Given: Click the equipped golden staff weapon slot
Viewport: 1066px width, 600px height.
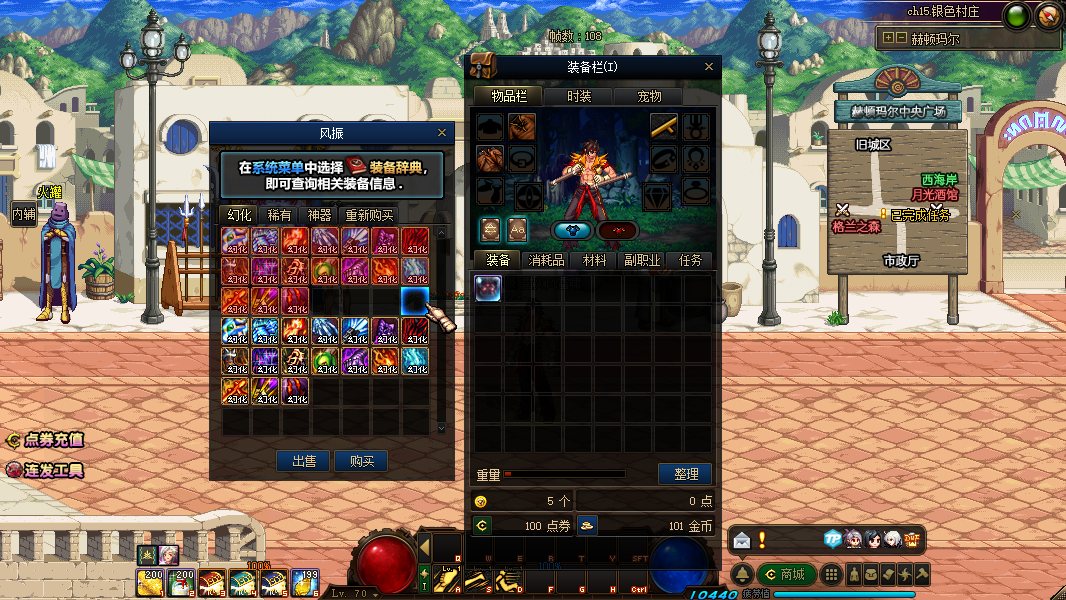Looking at the screenshot, I should [x=664, y=126].
